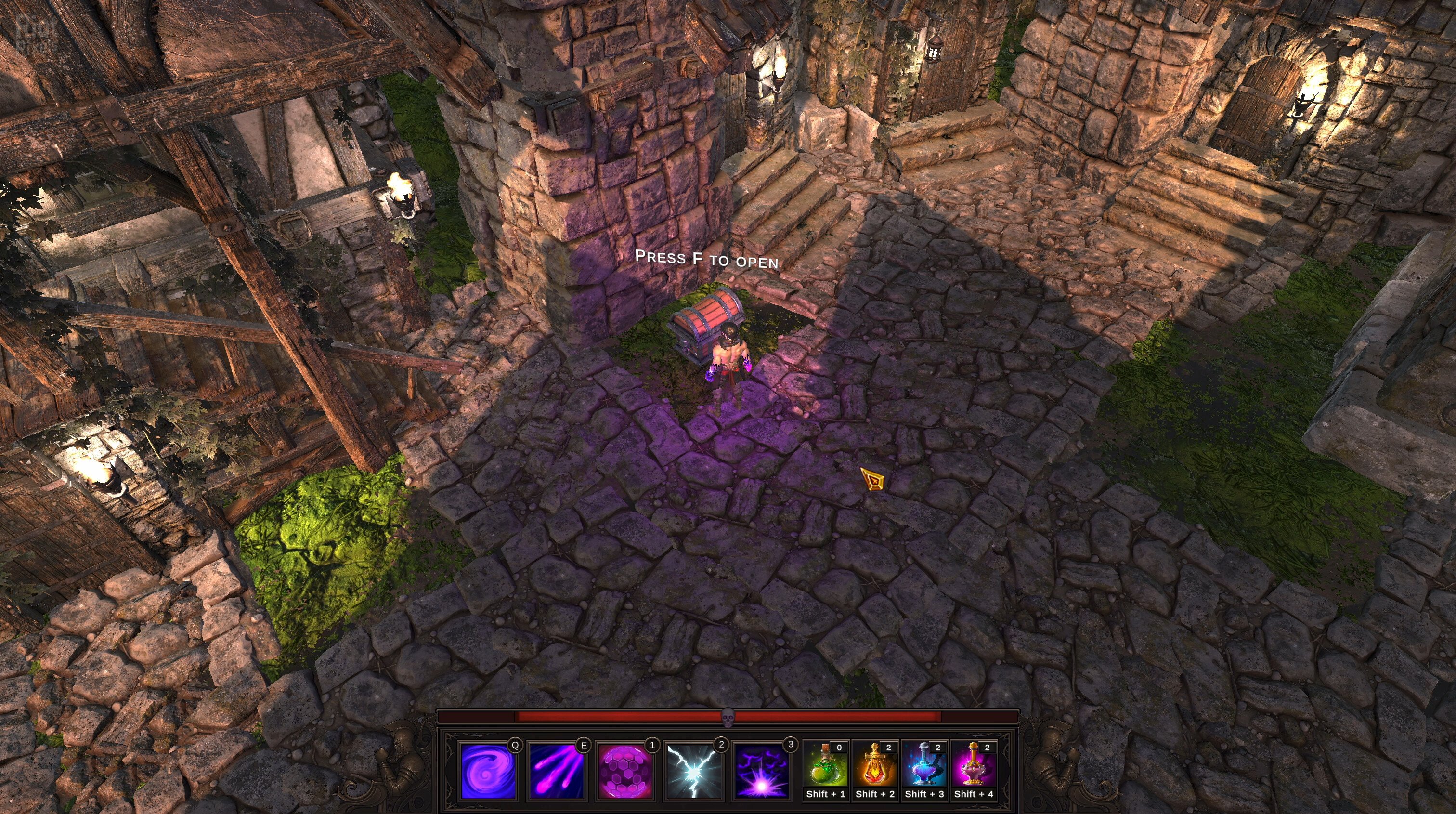This screenshot has height=814, width=1456.
Task: Activate the dark purple explosion ability
Action: 761,771
